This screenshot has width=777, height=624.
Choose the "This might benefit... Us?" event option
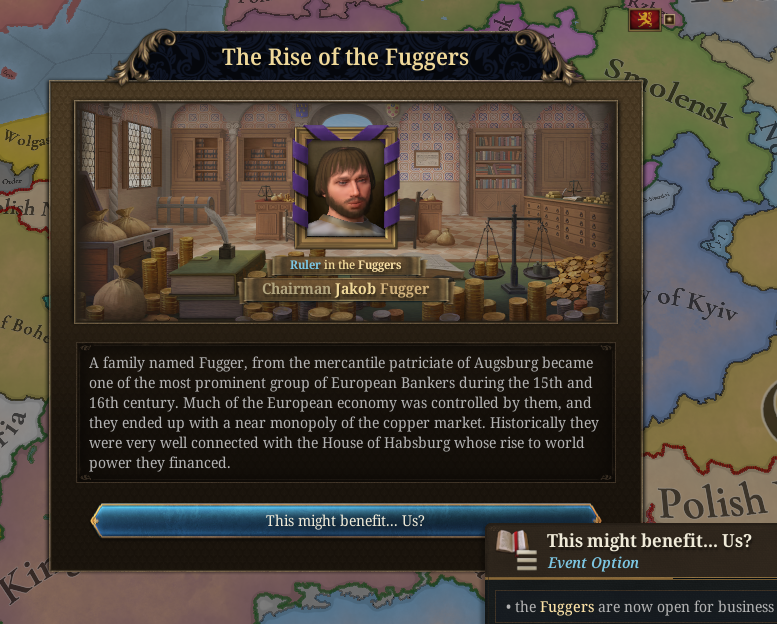(345, 521)
